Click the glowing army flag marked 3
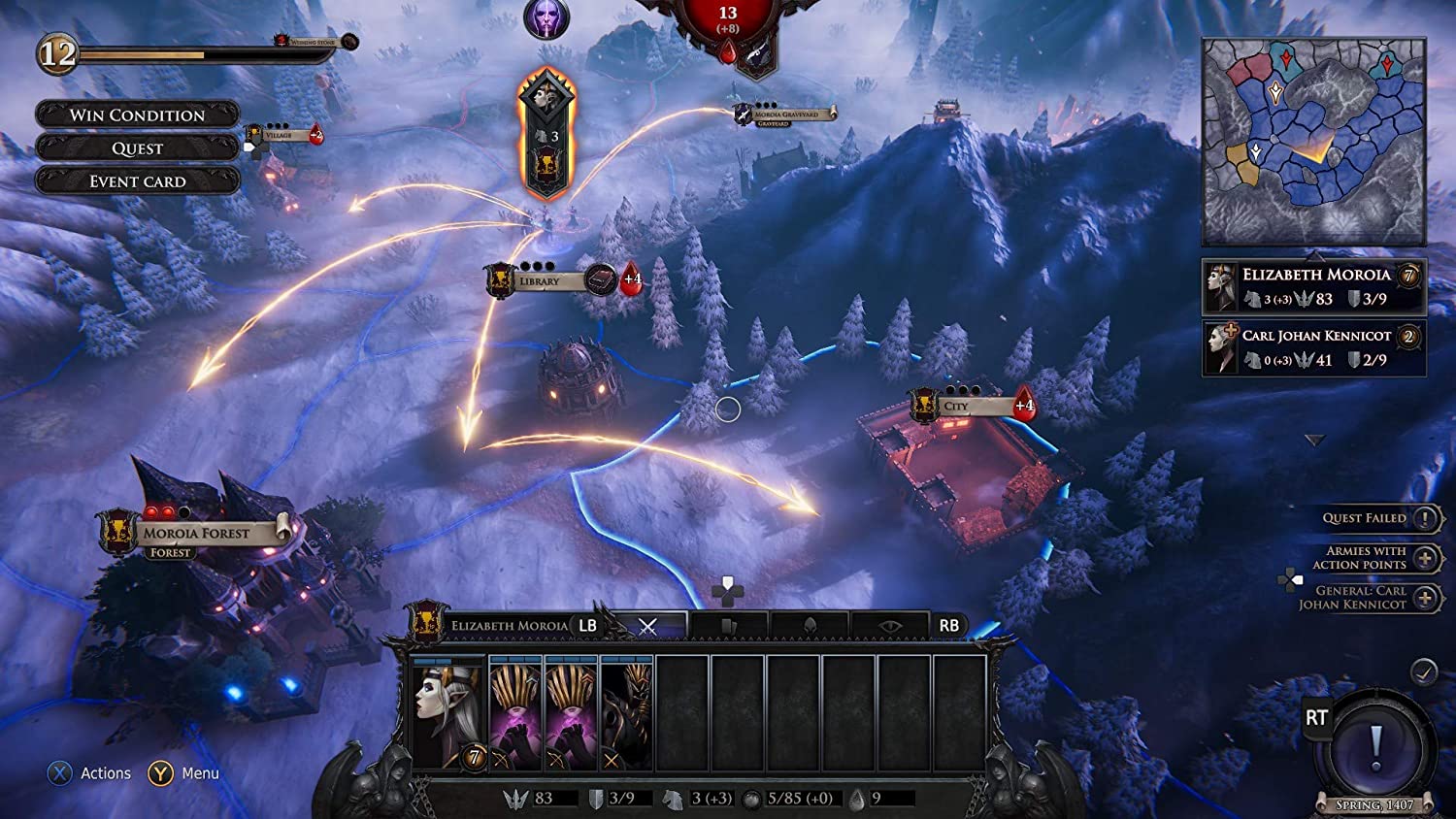This screenshot has height=819, width=1456. coord(546,126)
